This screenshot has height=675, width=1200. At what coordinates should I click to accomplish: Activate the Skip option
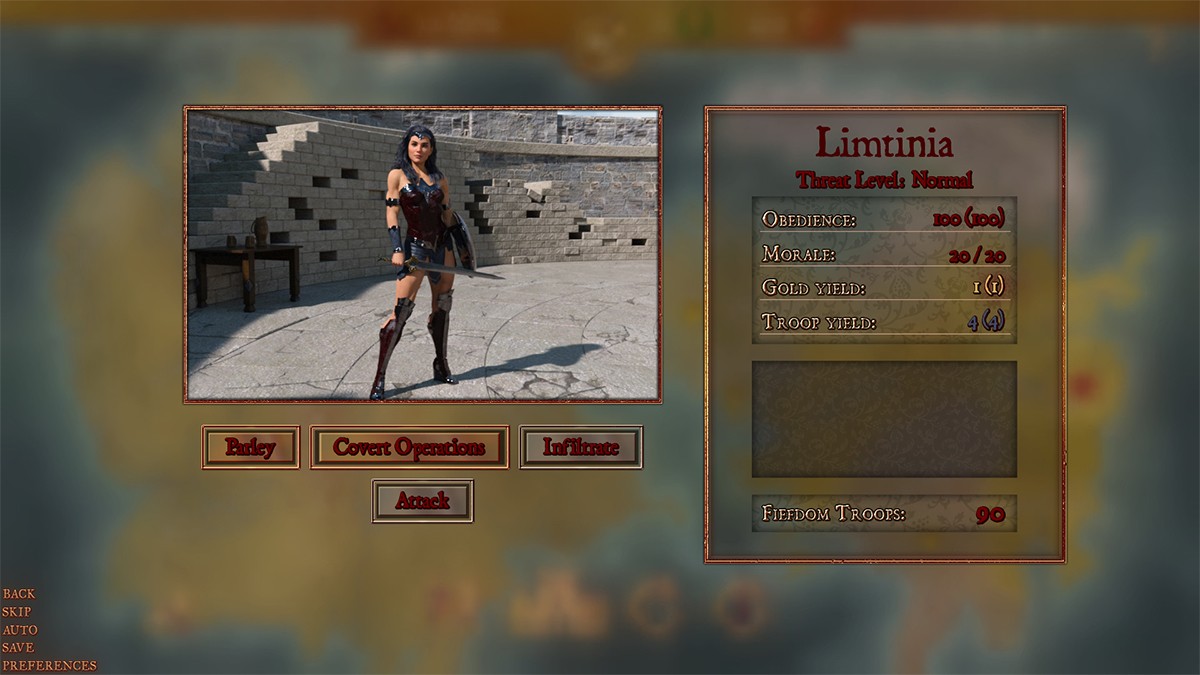[x=16, y=612]
